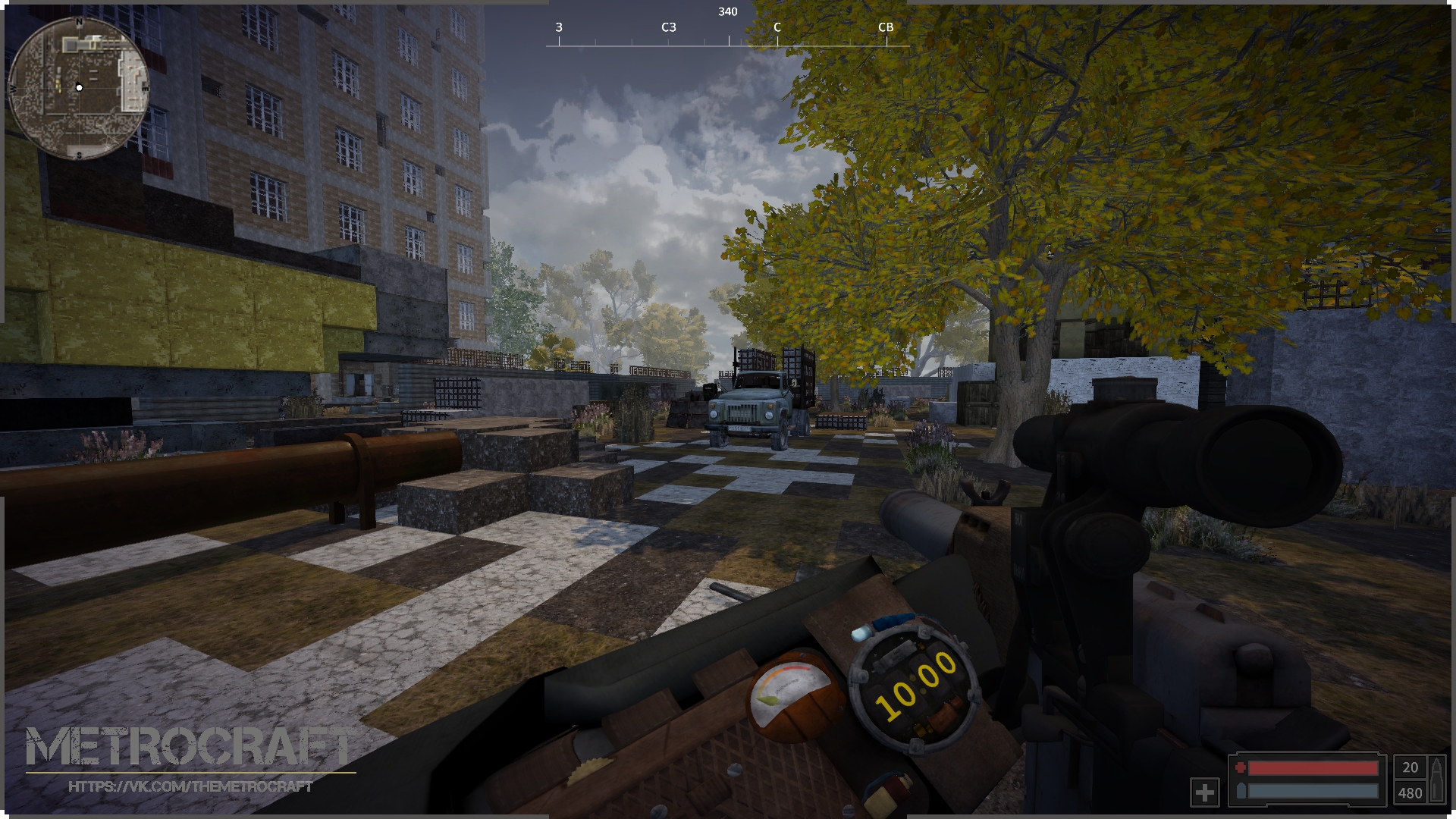Click the bullet ammo type icon
This screenshot has width=1456, height=819.
1436,780
